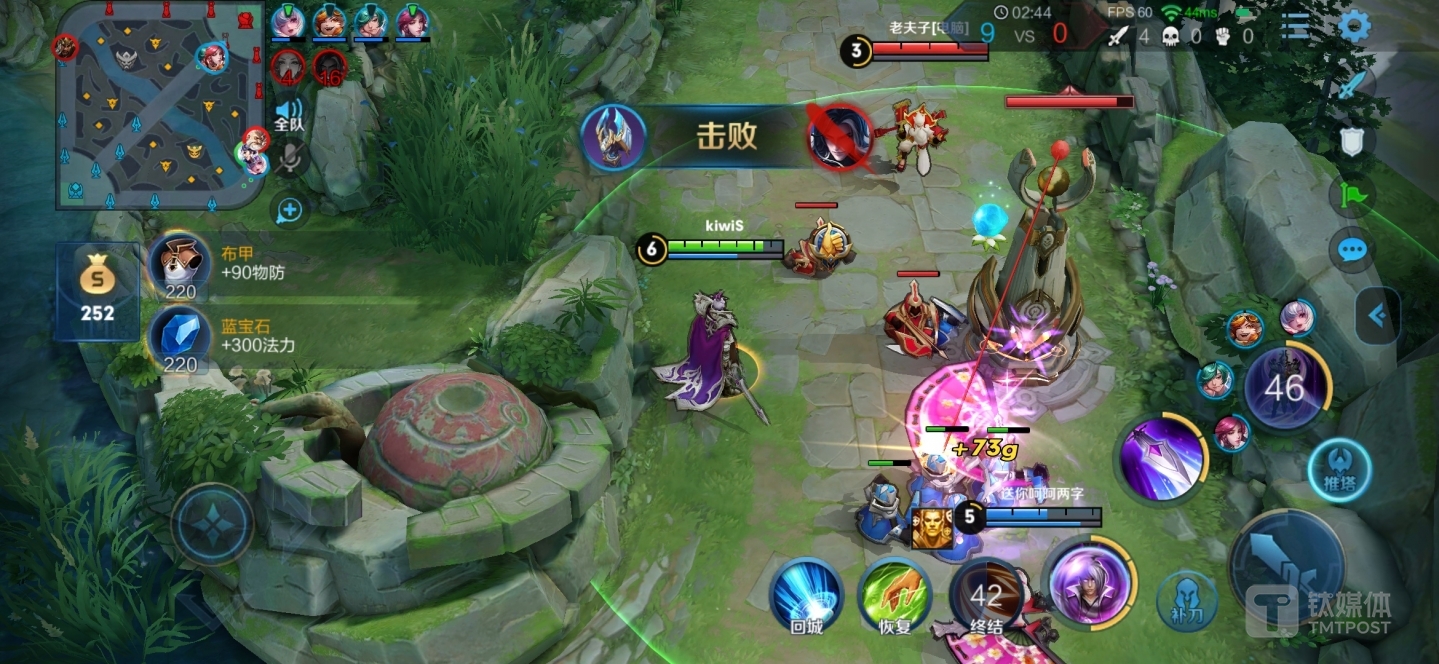Viewport: 1439px width, 664px height.
Task: Open the settings gear
Action: [x=1355, y=26]
